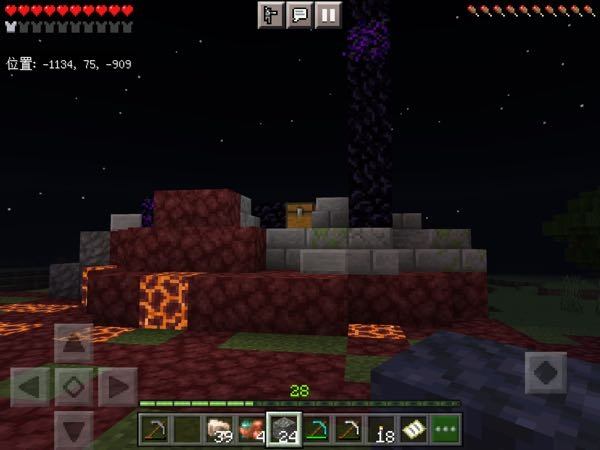Select the diamond pickaxe in the hotbar

(316, 430)
